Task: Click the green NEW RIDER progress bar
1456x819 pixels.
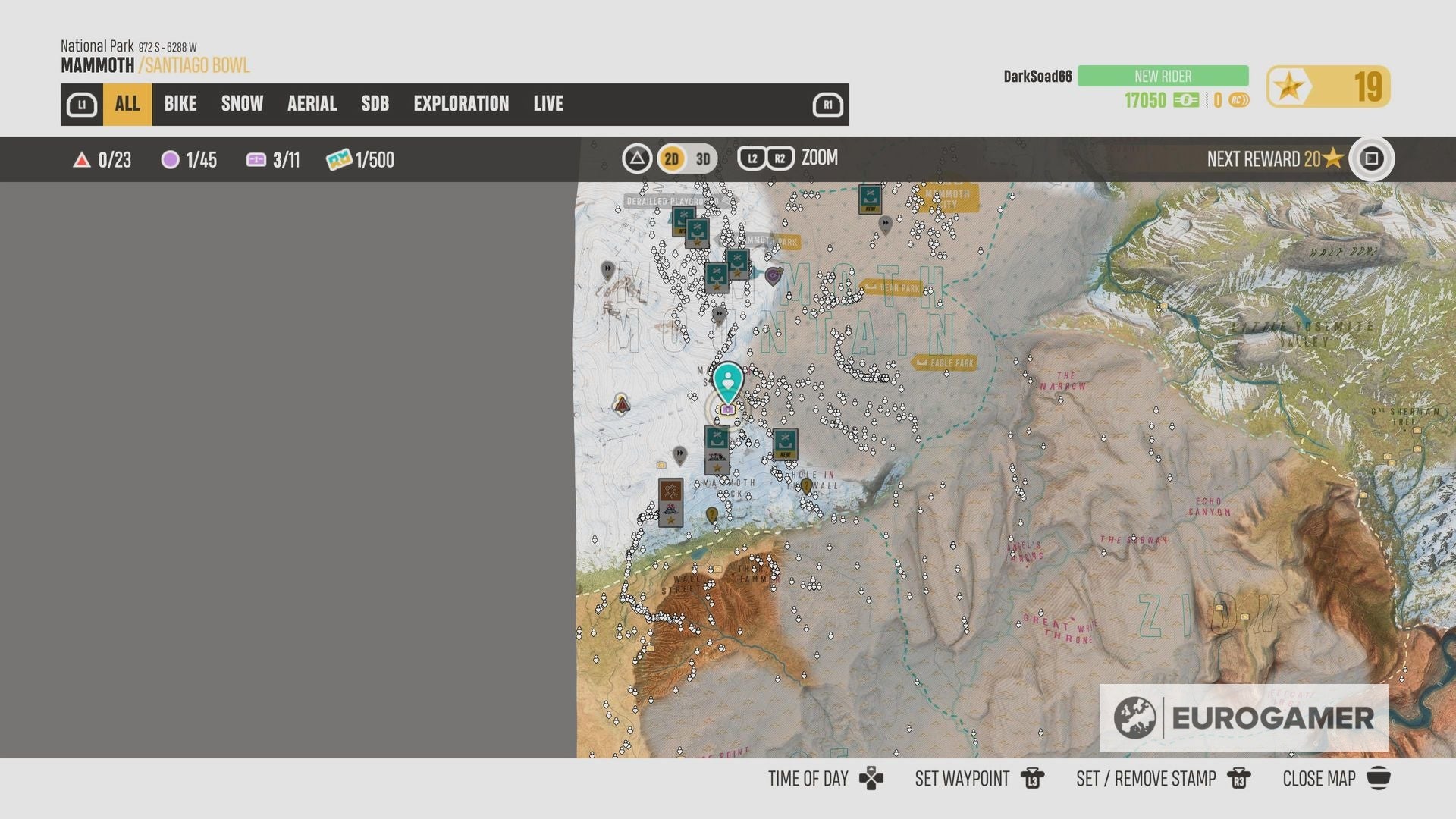Action: (1162, 76)
